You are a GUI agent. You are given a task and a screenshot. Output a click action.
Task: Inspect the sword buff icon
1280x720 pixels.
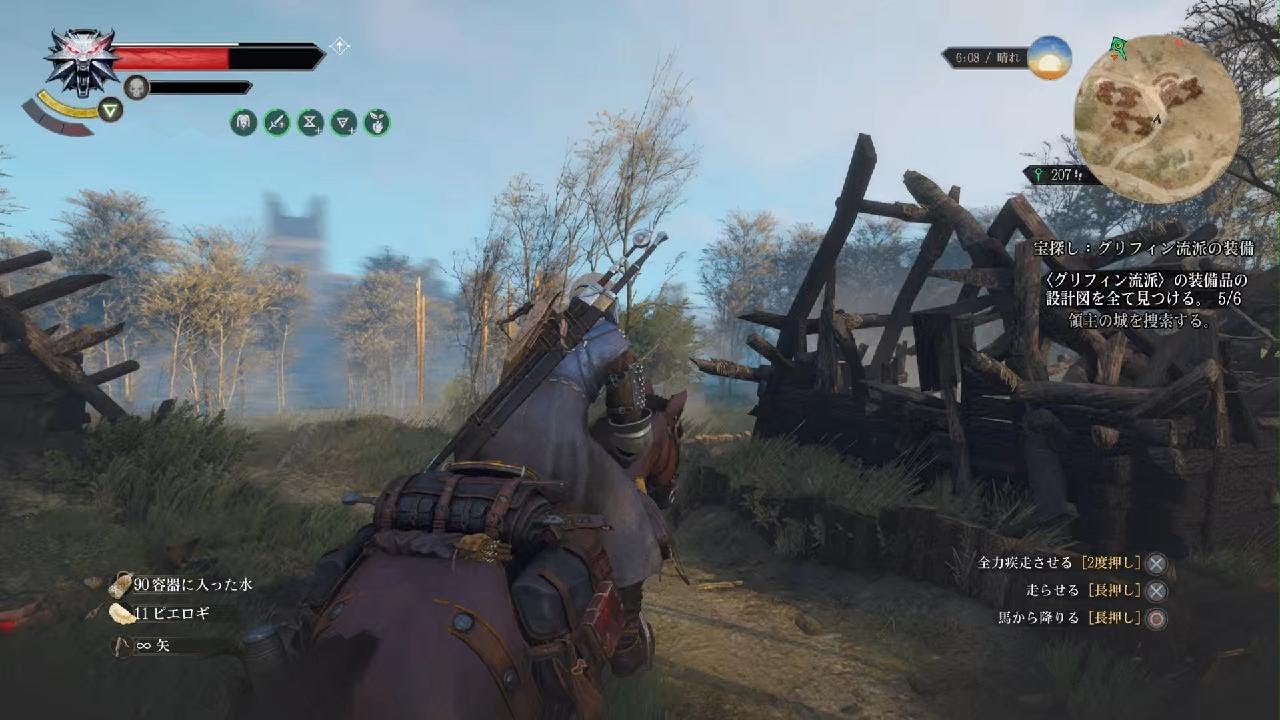277,123
